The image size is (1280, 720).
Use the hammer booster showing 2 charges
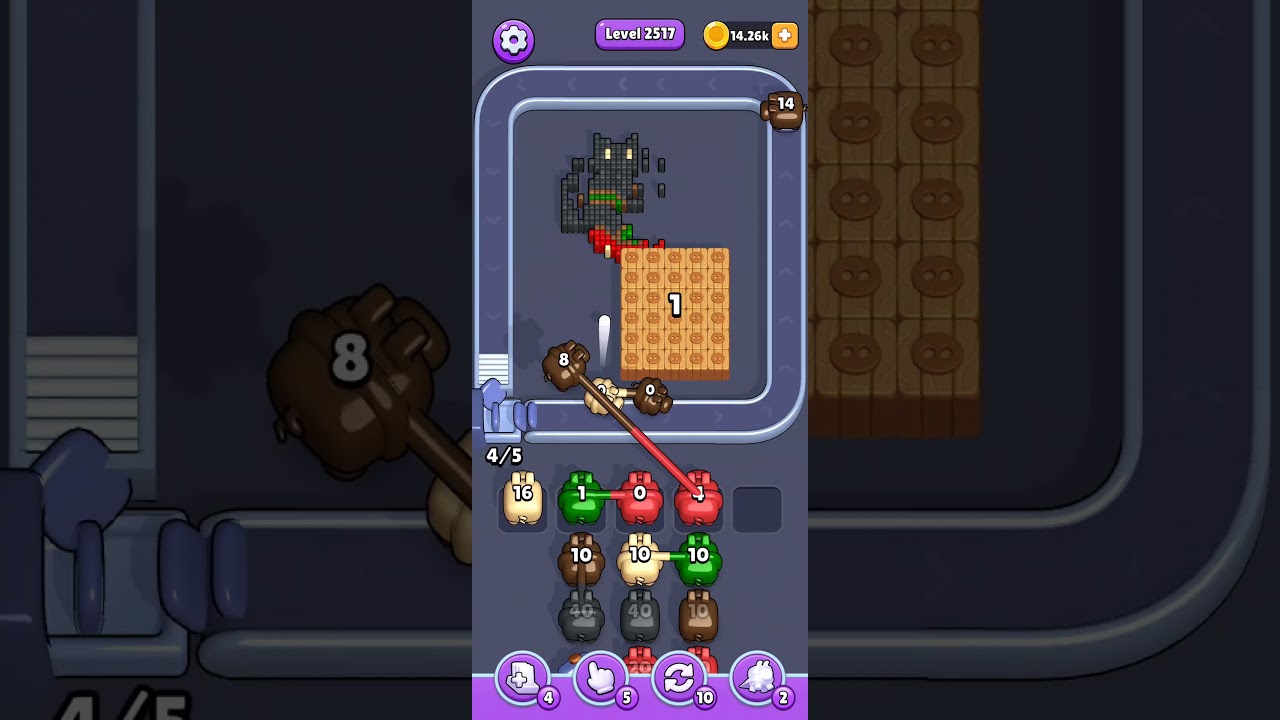pos(759,677)
